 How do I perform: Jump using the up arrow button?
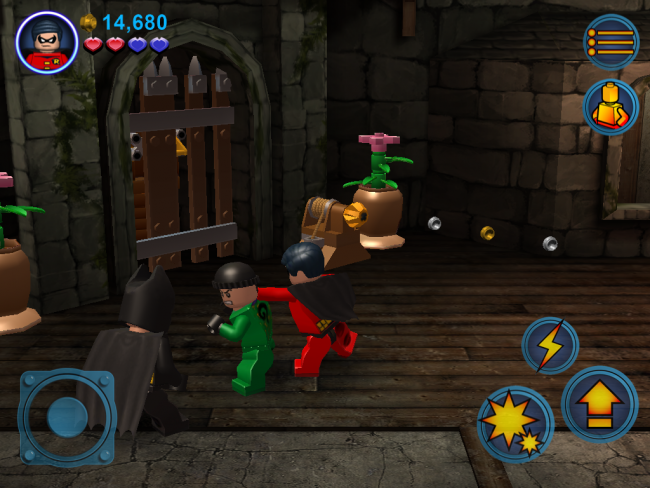[599, 404]
